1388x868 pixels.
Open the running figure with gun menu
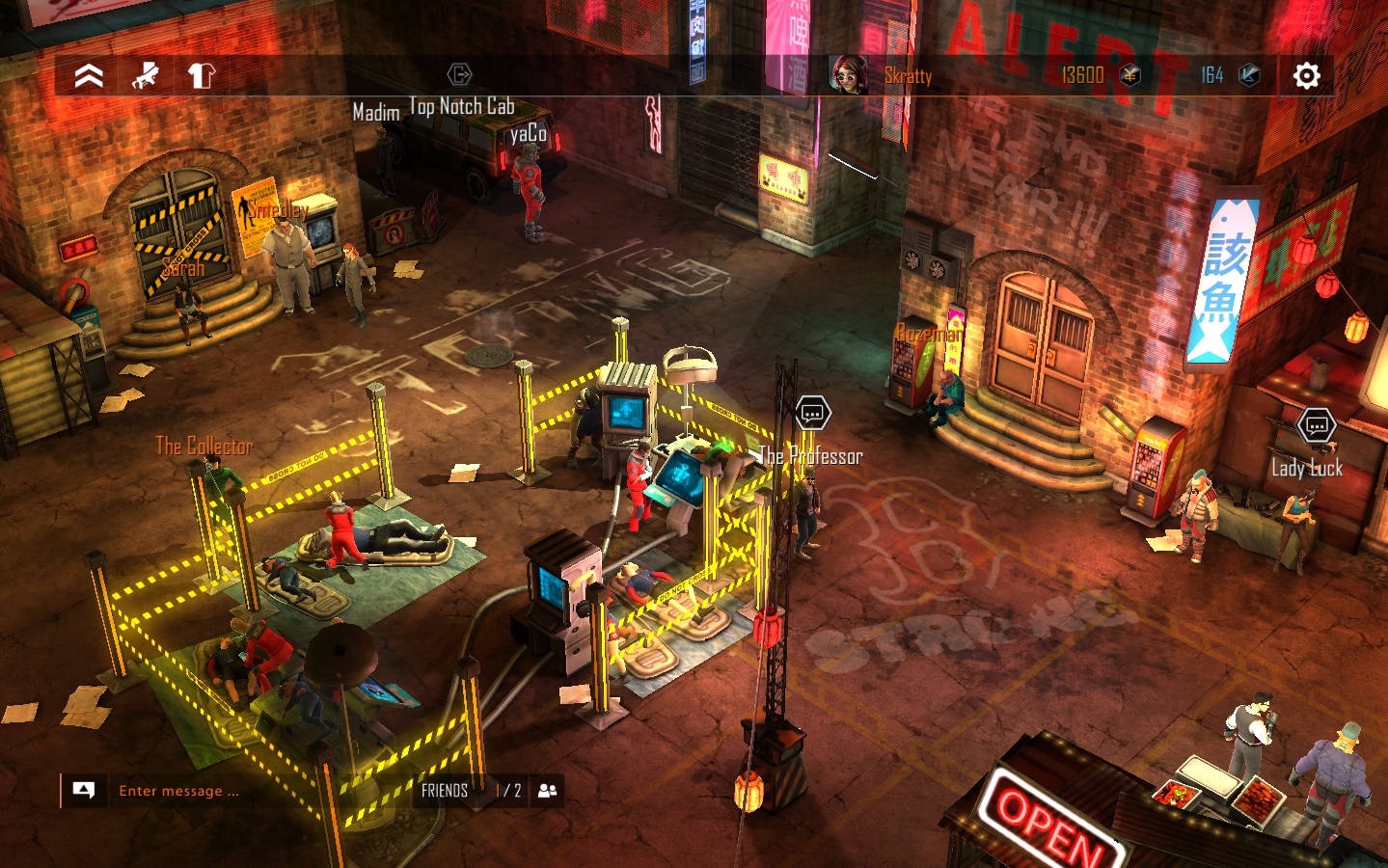pyautogui.click(x=146, y=75)
